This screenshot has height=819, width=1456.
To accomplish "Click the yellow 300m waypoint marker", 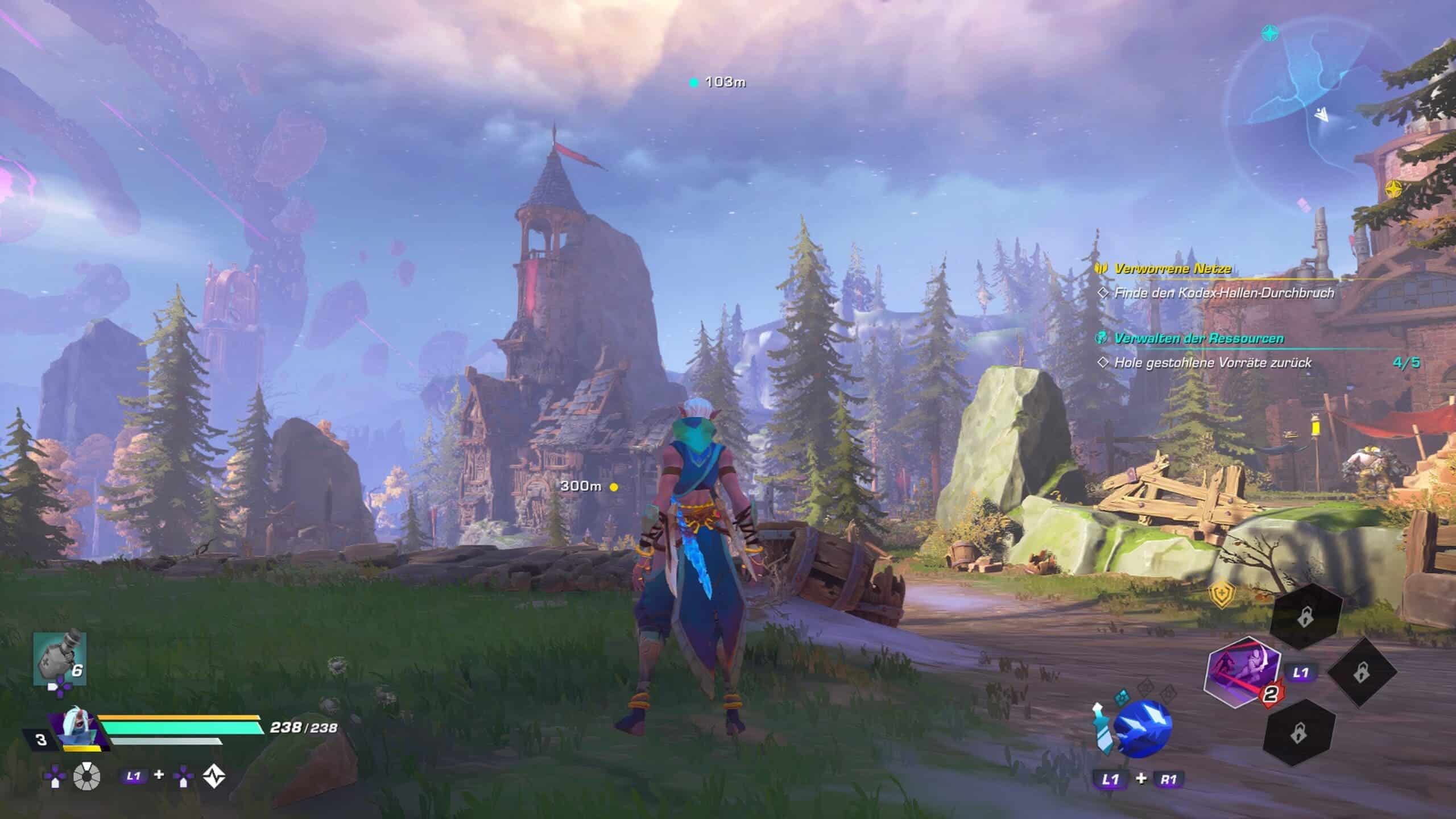I will [614, 487].
